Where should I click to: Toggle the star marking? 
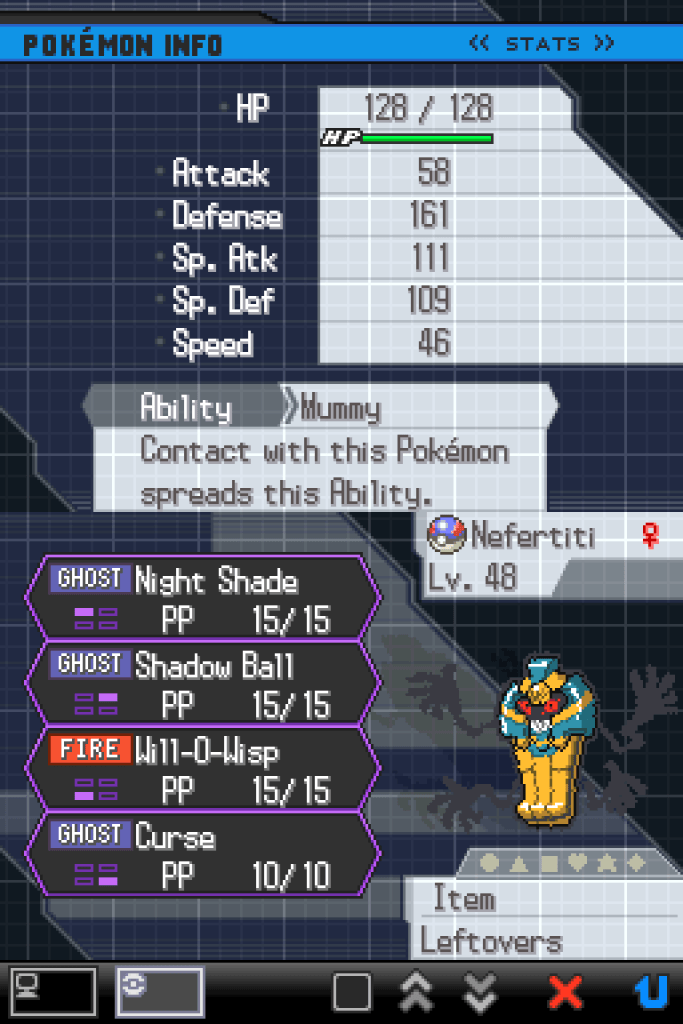click(607, 862)
